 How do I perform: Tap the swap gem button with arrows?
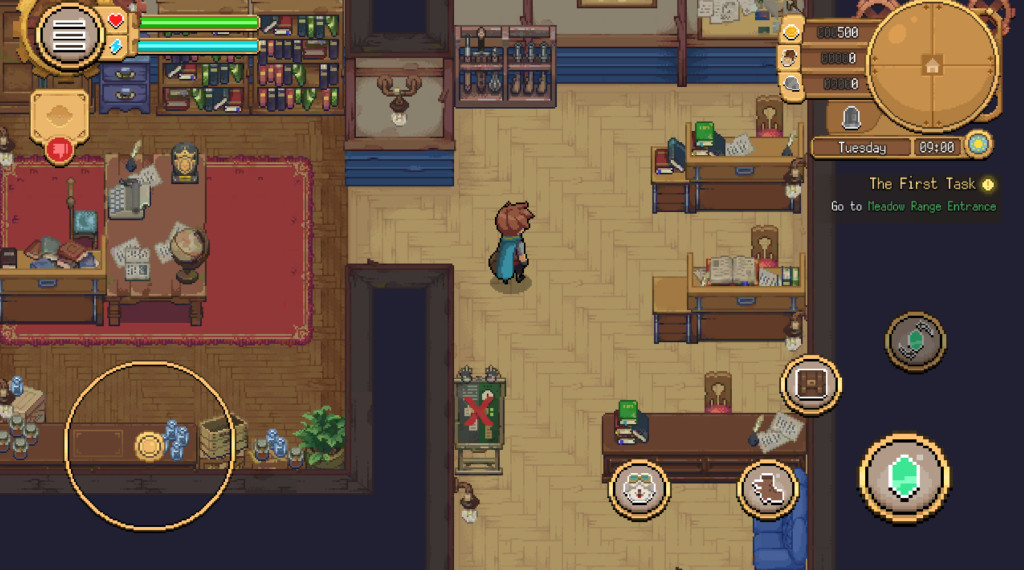[915, 341]
